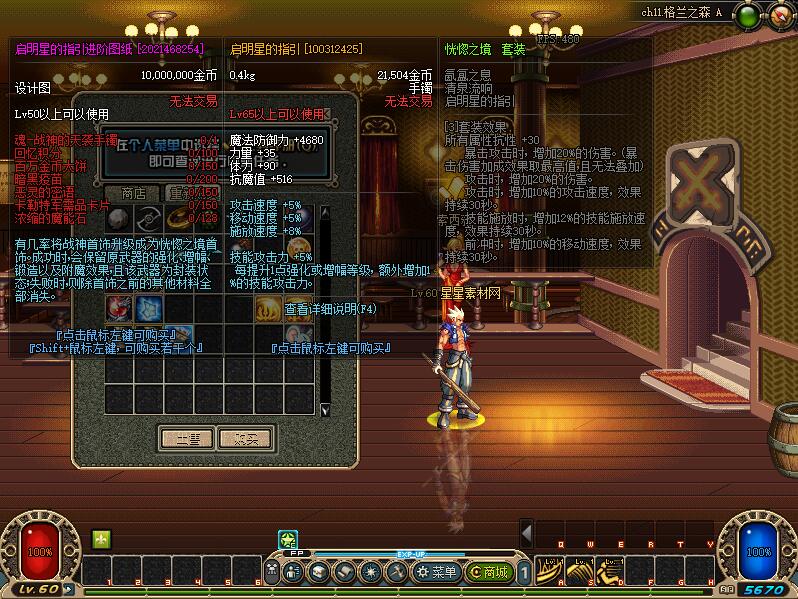Click the green clover buff icon above the hotbar
The height and width of the screenshot is (599, 798).
tap(101, 539)
